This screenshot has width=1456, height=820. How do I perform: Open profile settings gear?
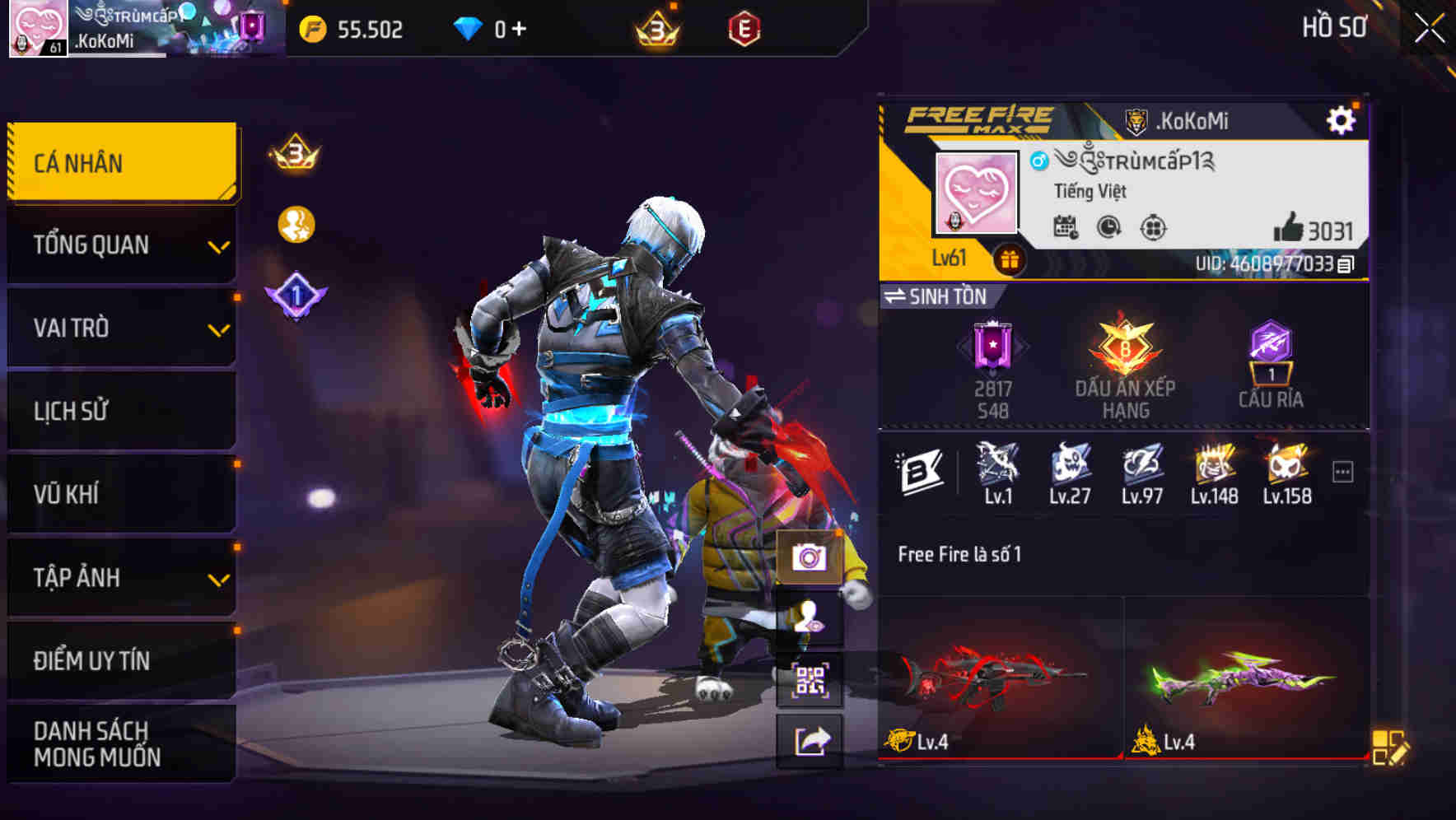pos(1342,119)
